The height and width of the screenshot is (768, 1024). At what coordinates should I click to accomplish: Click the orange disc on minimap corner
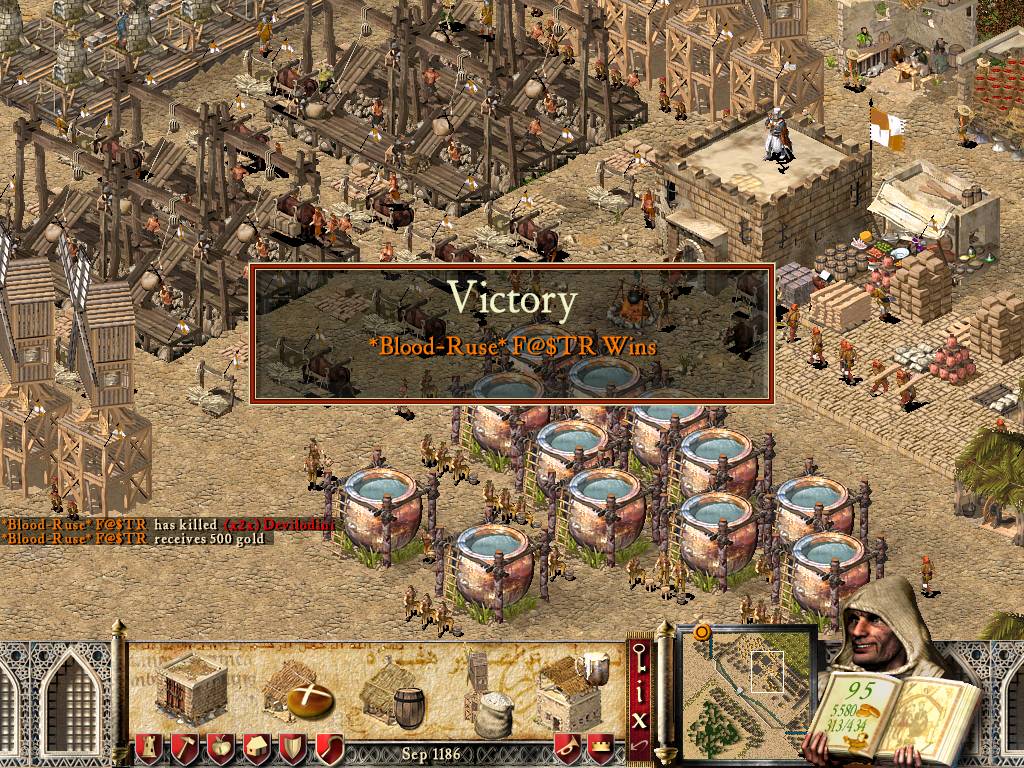[x=702, y=633]
